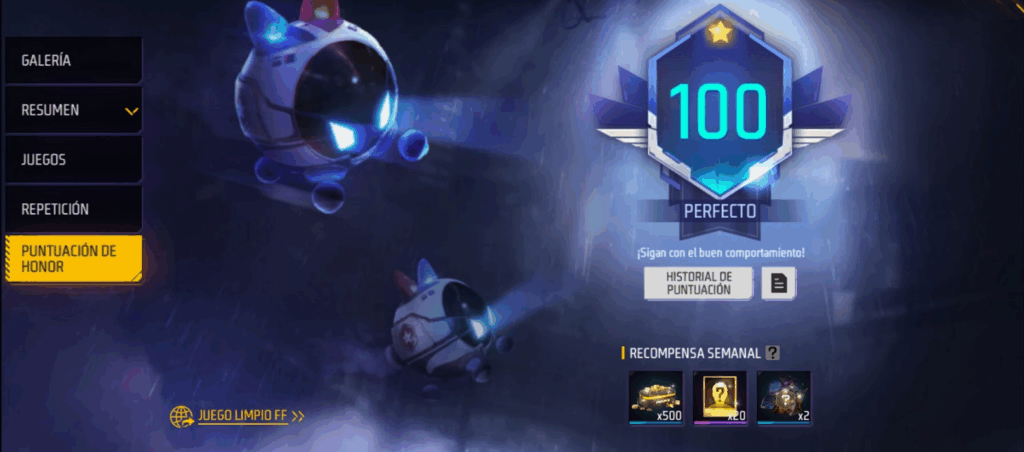Open the Juego Limpio FF link
The width and height of the screenshot is (1024, 452).
coord(238,416)
